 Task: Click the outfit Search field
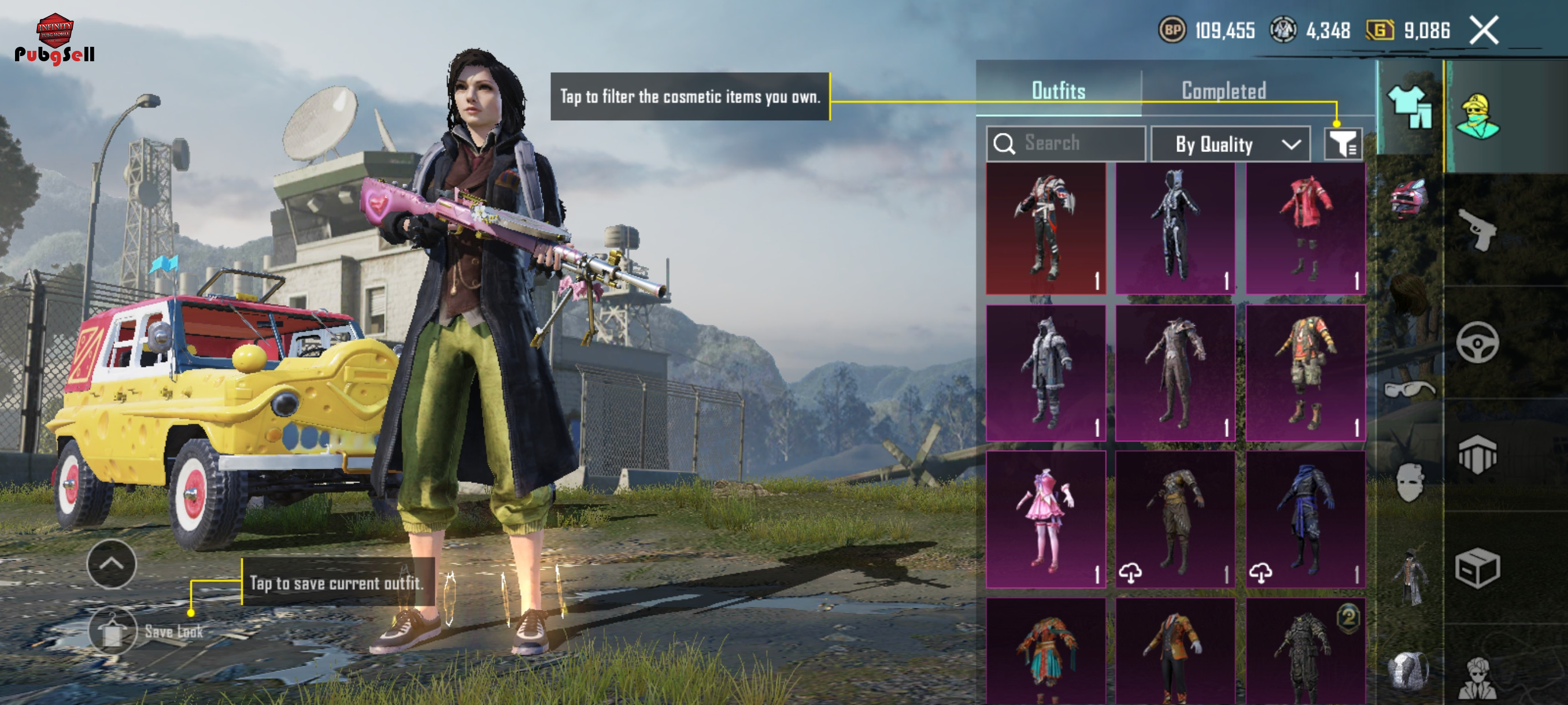pyautogui.click(x=1065, y=143)
